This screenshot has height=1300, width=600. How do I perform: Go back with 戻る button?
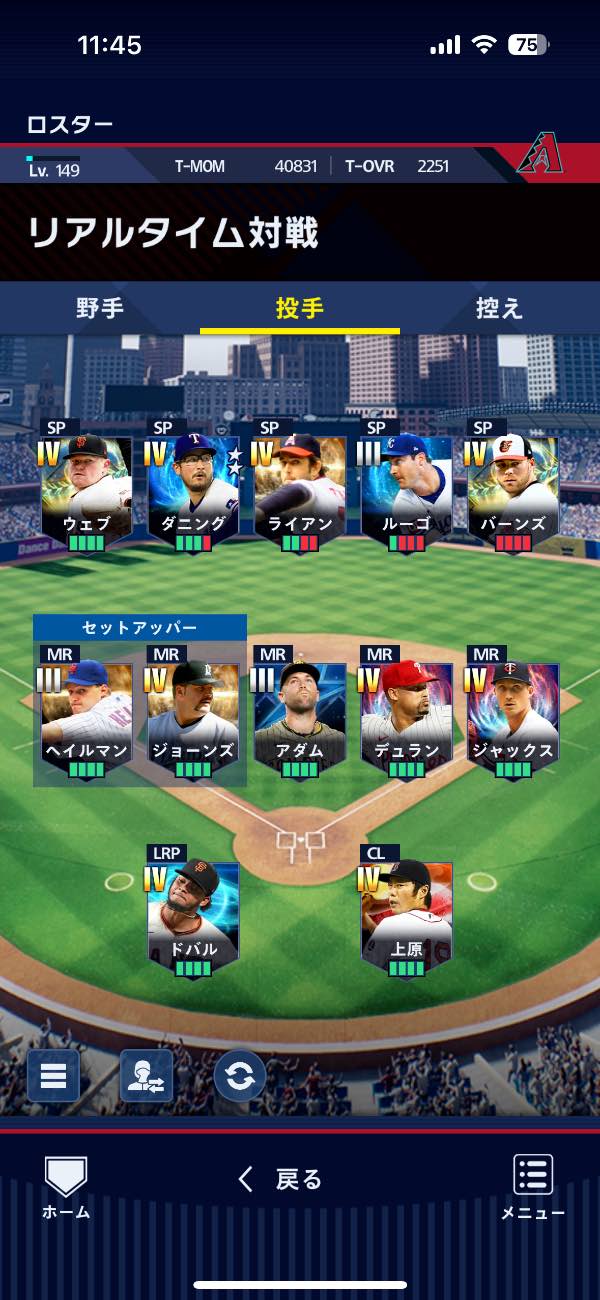280,1180
